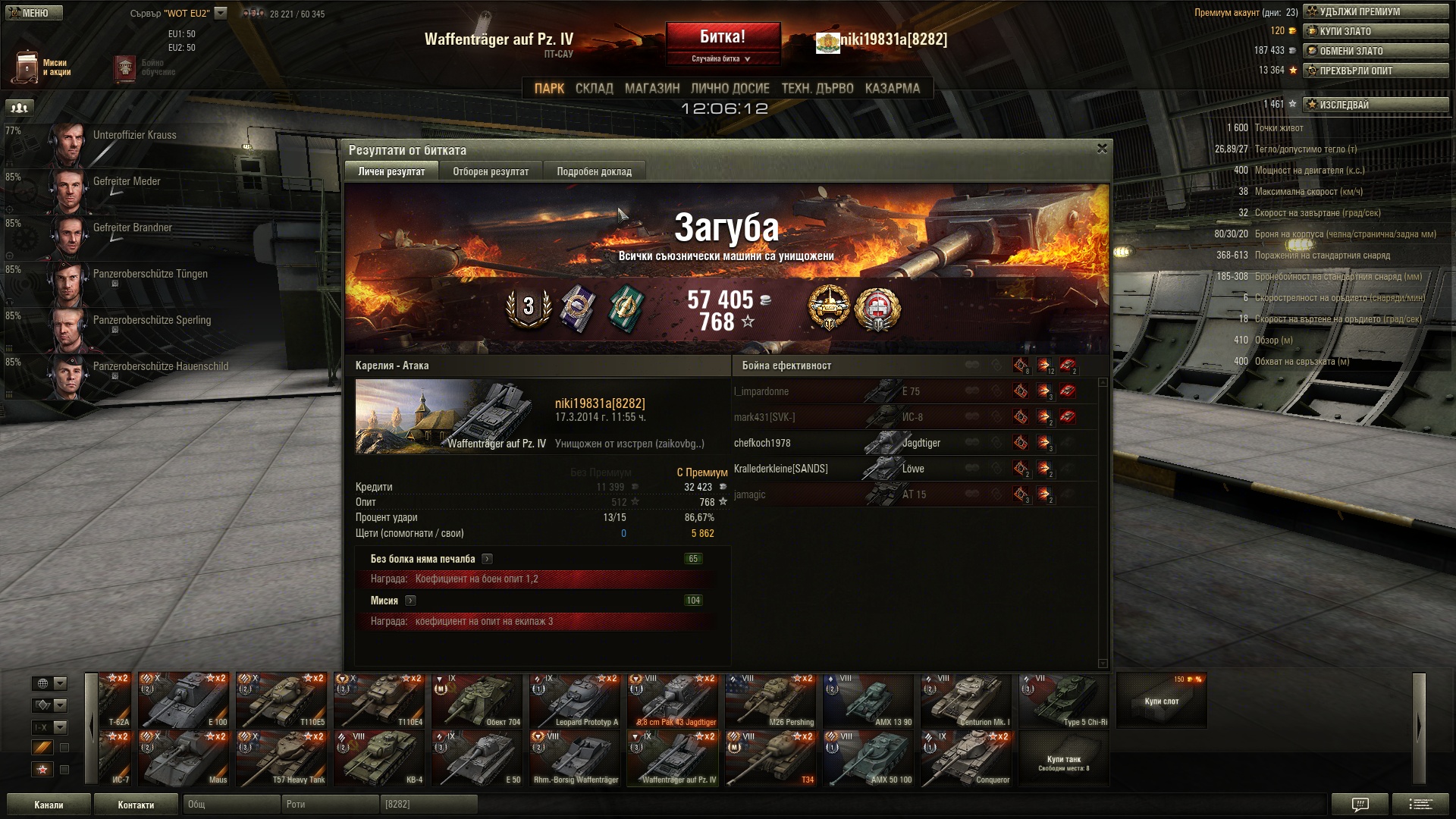Buy a new slot with Купи слот
1456x819 pixels.
pyautogui.click(x=1161, y=701)
